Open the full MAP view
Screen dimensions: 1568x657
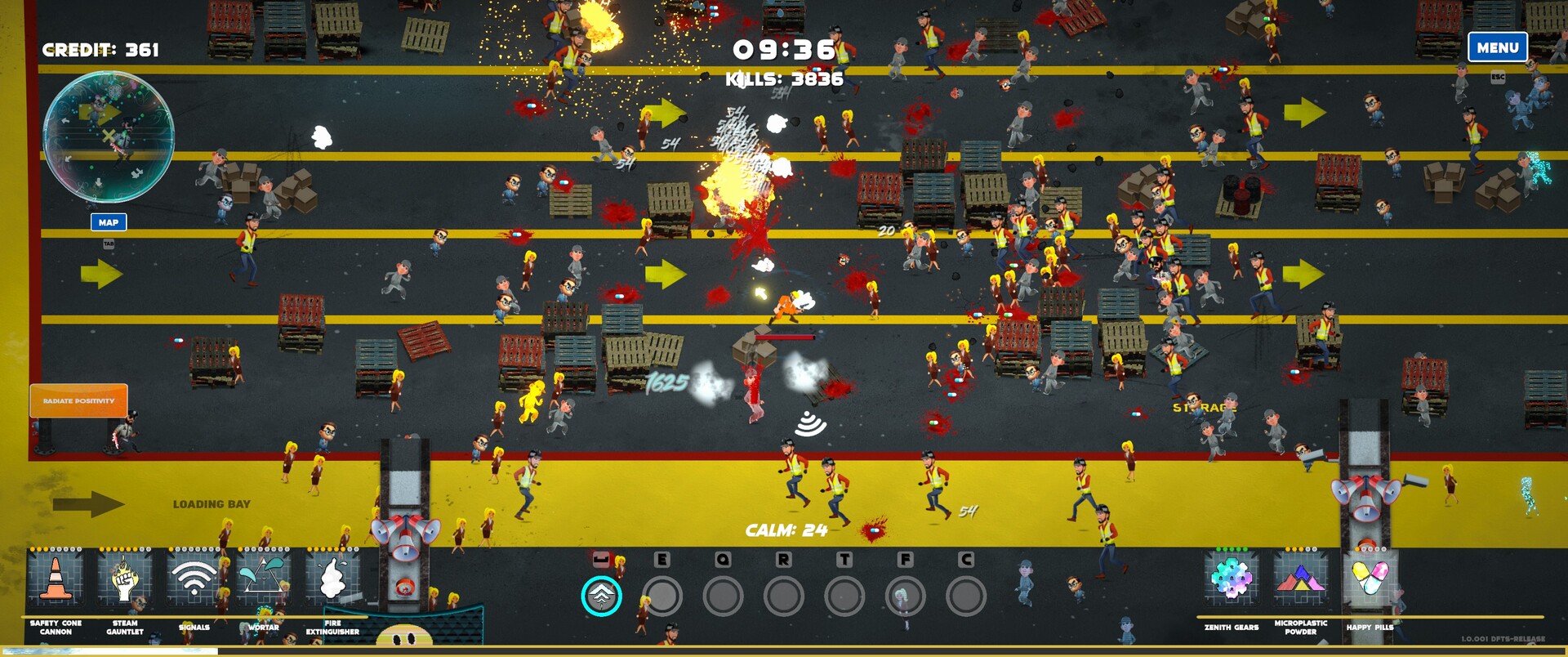(x=109, y=222)
